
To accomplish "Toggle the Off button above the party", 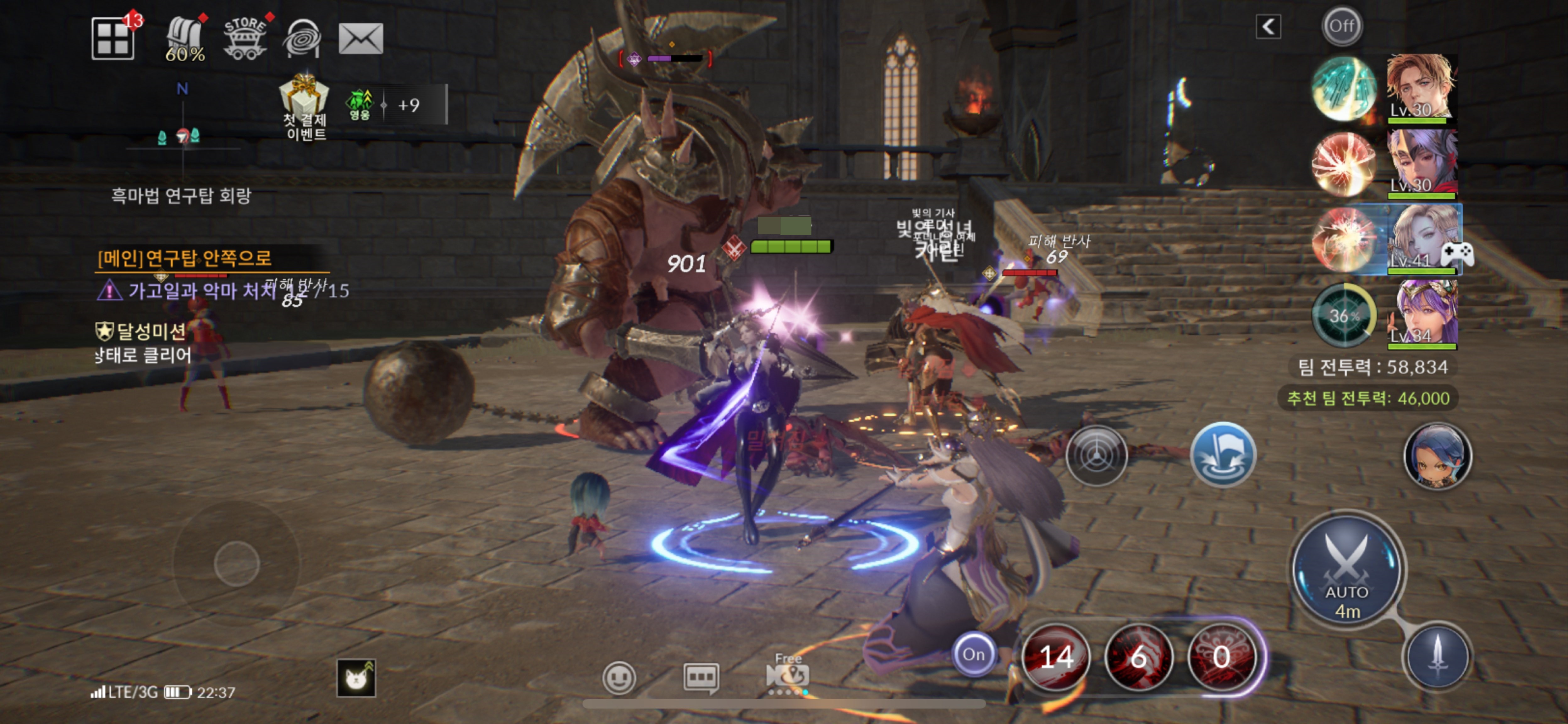I will [1342, 26].
